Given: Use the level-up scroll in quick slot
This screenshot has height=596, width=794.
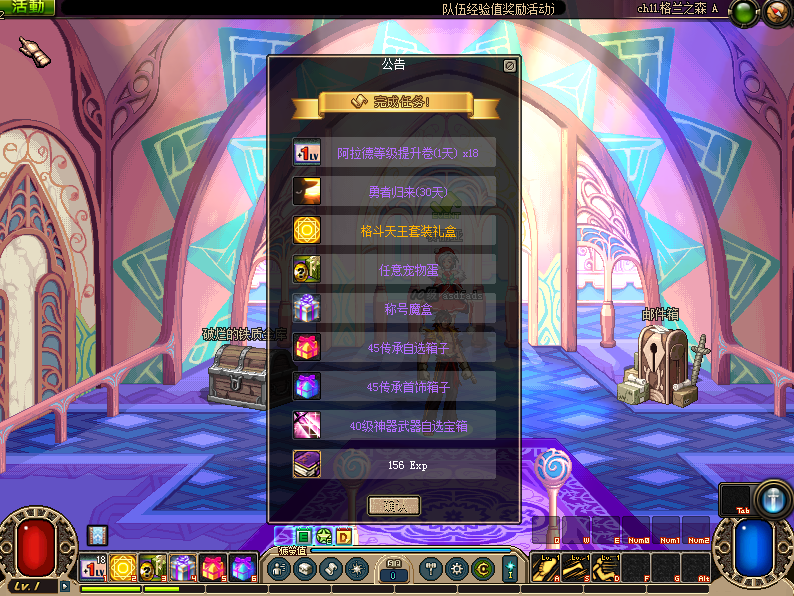Looking at the screenshot, I should [93, 568].
